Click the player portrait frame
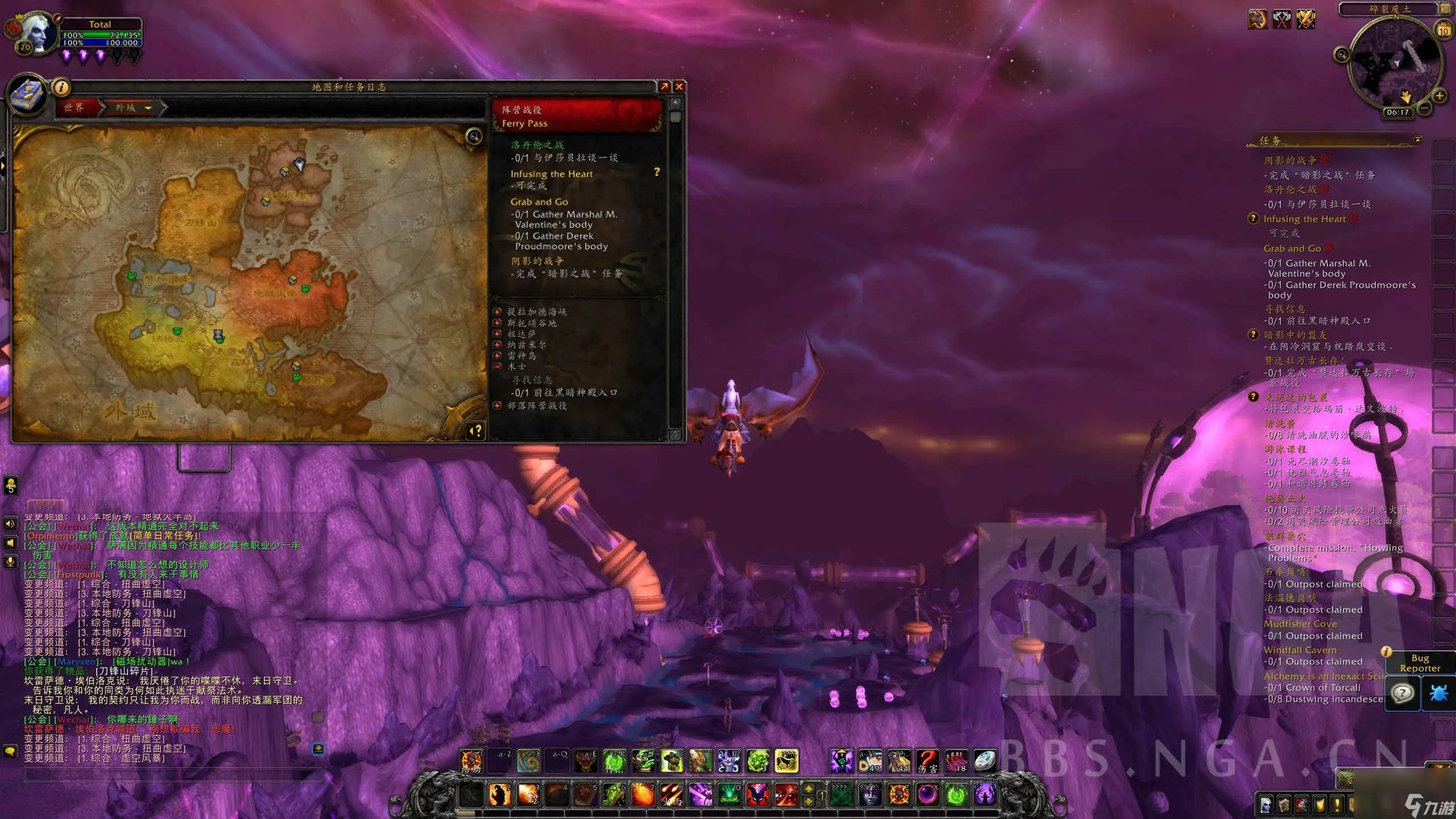This screenshot has width=1456, height=819. tap(36, 34)
